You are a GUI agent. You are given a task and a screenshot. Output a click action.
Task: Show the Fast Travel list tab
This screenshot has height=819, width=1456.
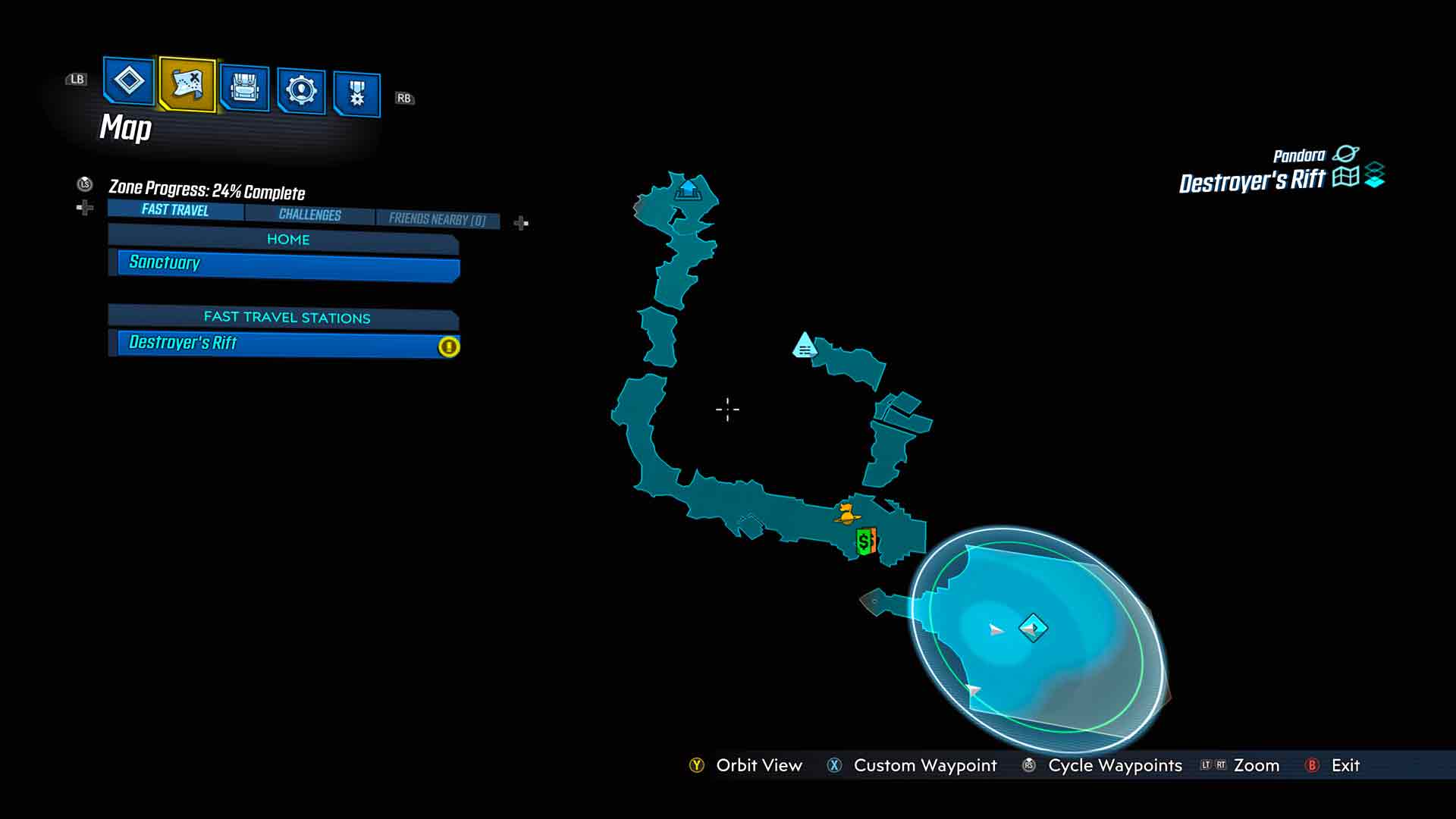pos(175,210)
